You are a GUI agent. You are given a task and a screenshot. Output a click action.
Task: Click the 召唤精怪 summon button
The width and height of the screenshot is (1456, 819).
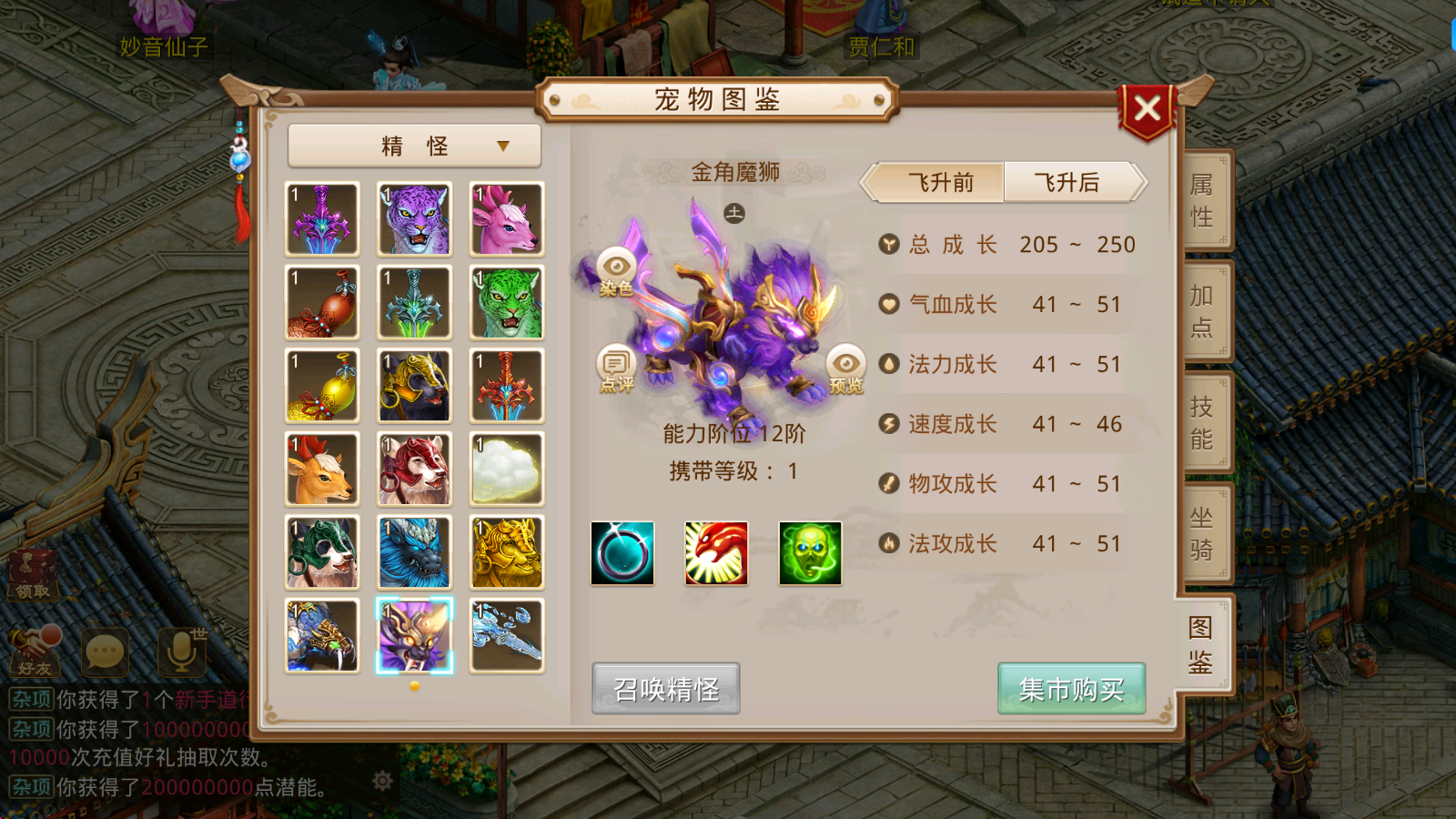(x=665, y=689)
